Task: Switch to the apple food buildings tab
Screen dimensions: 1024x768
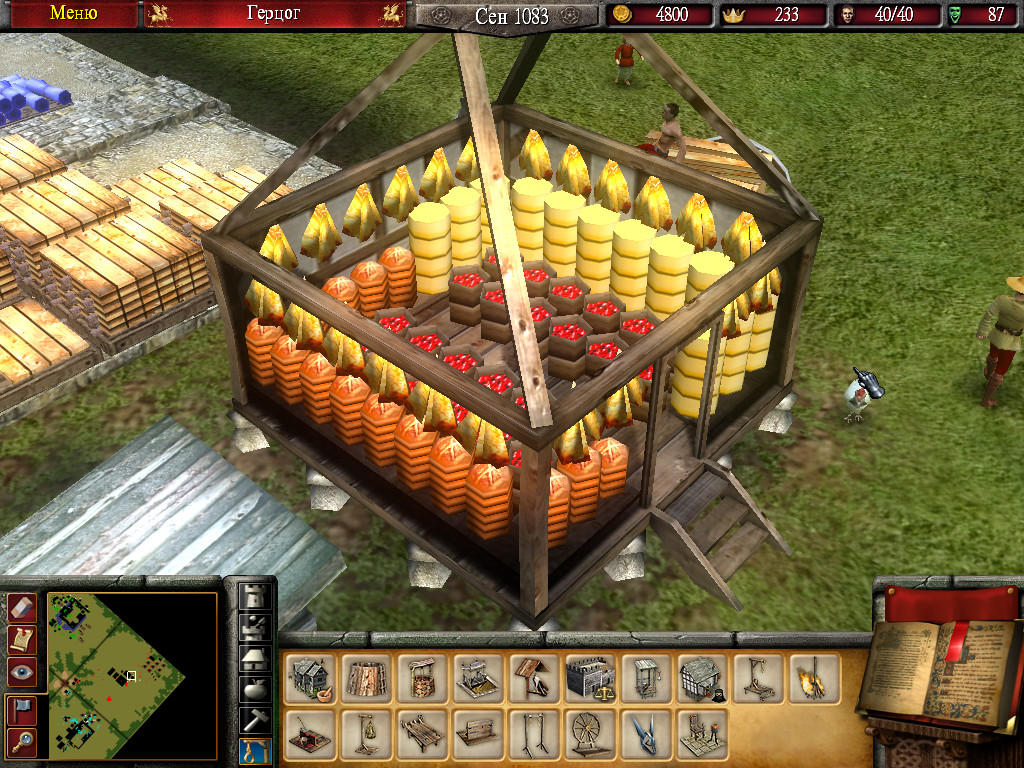Action: click(256, 689)
